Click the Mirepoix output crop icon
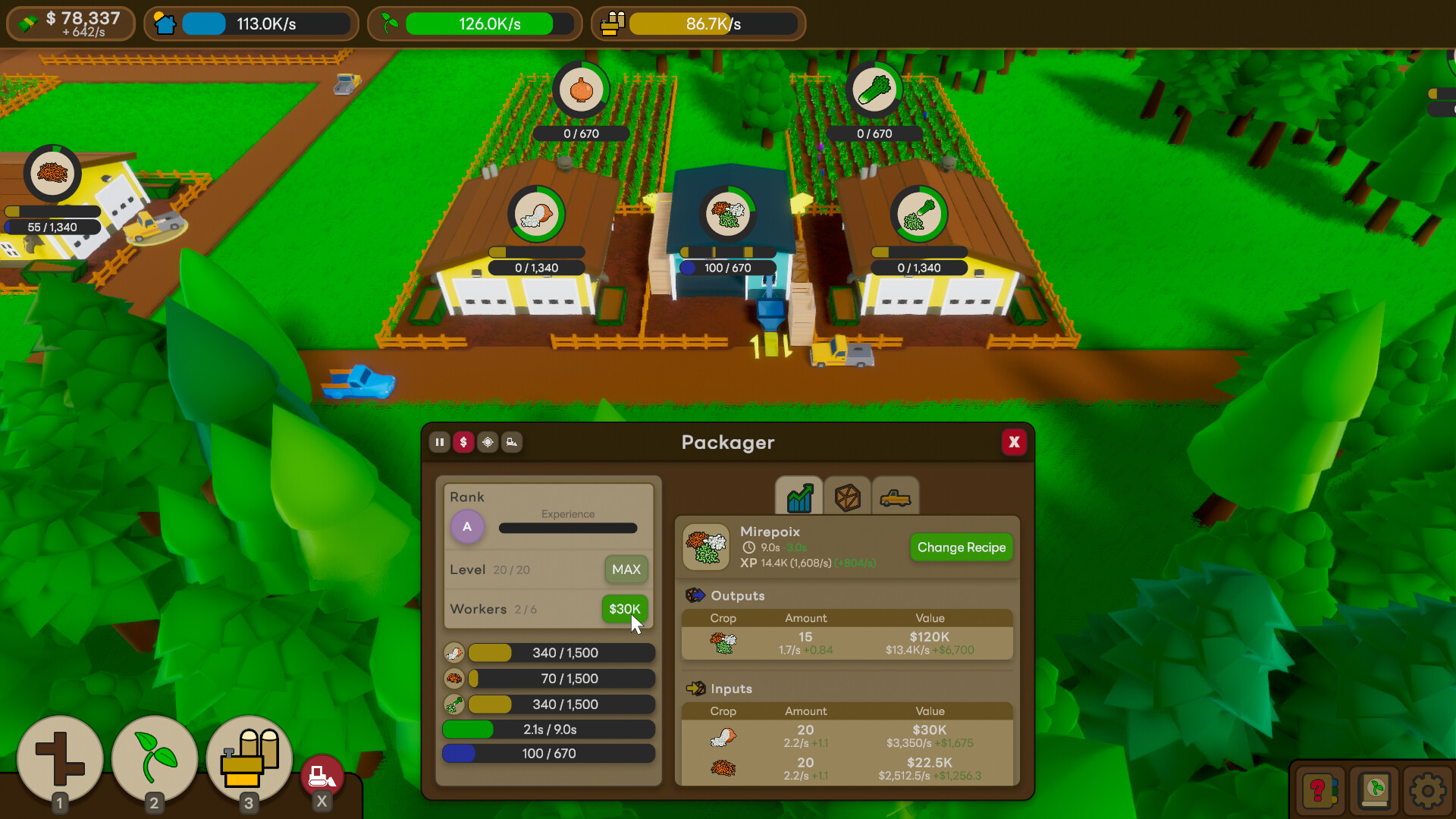Viewport: 1456px width, 819px height. 723,642
